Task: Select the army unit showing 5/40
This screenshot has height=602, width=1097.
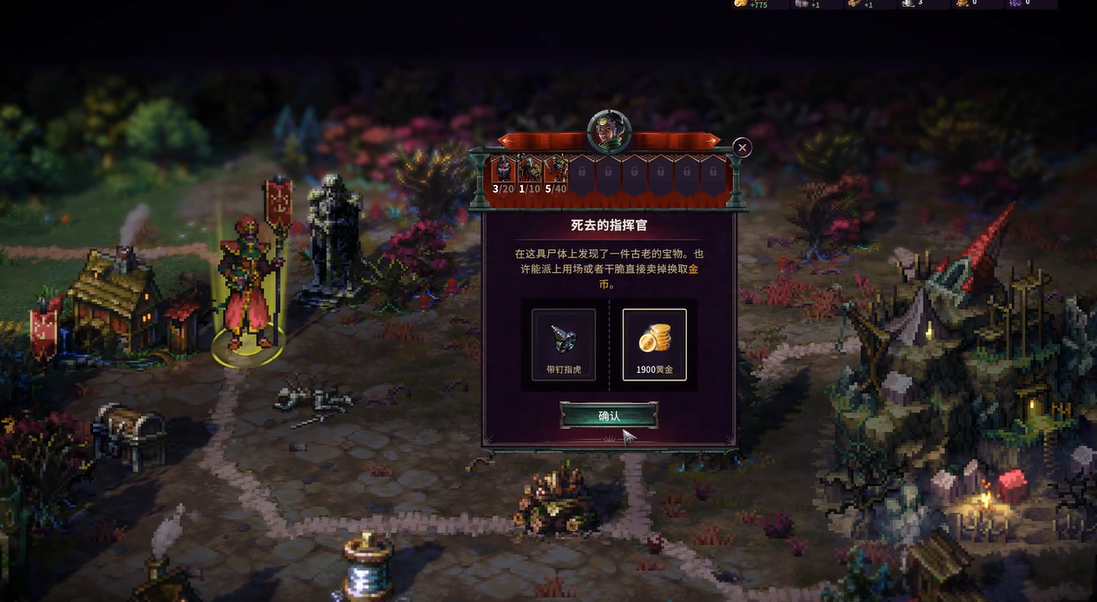Action: coord(556,174)
